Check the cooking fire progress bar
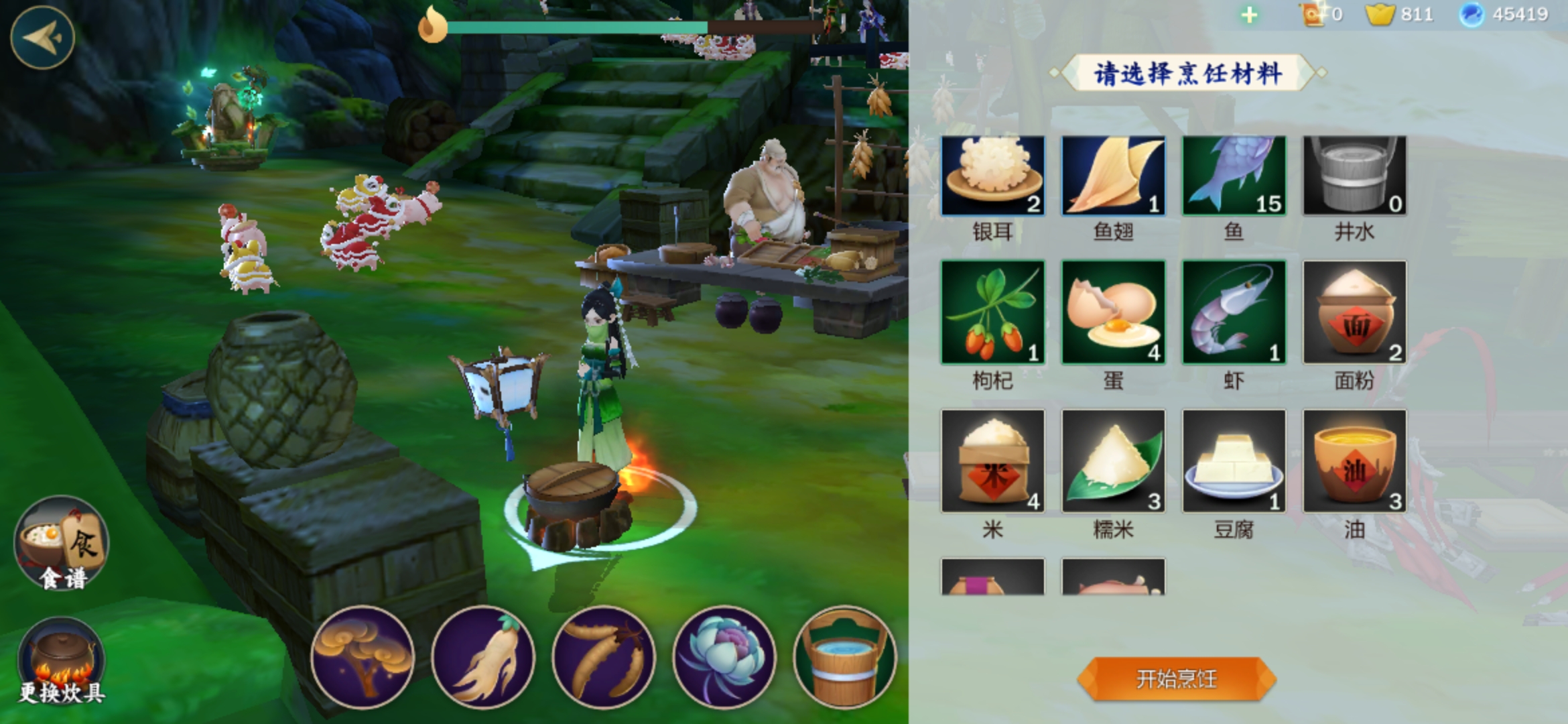 583,25
